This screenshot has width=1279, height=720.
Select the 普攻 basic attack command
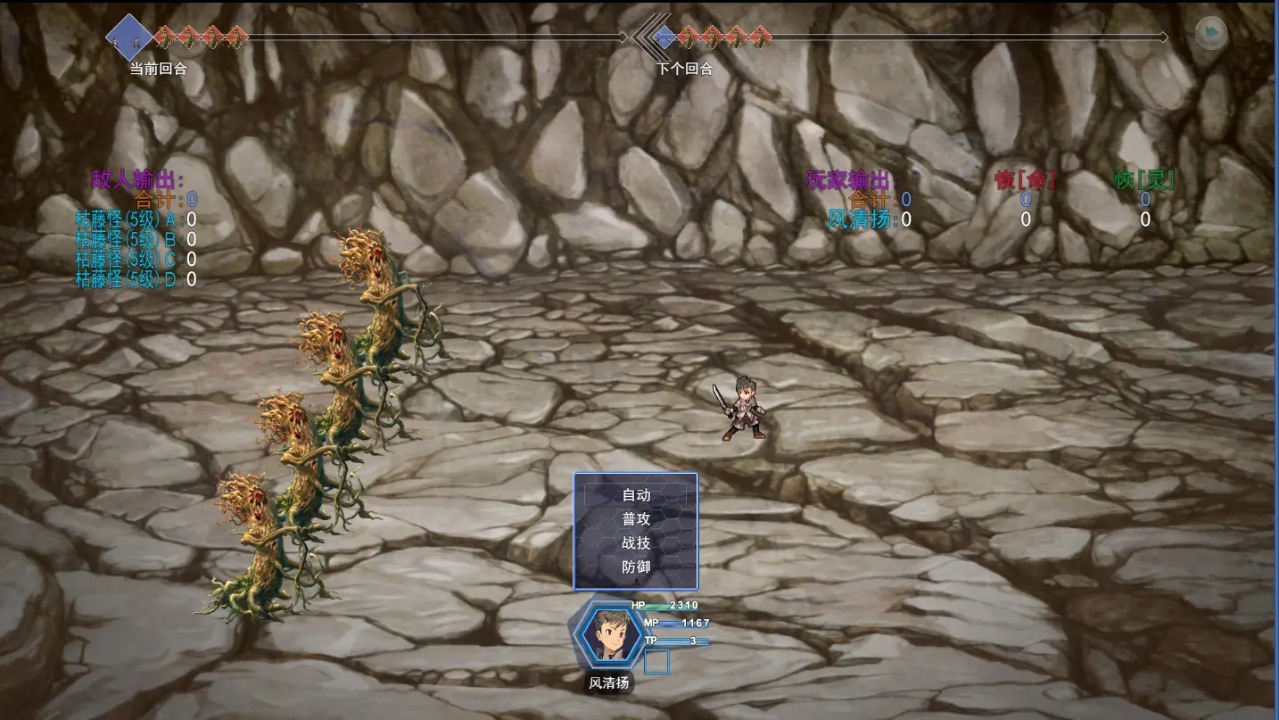[x=636, y=519]
